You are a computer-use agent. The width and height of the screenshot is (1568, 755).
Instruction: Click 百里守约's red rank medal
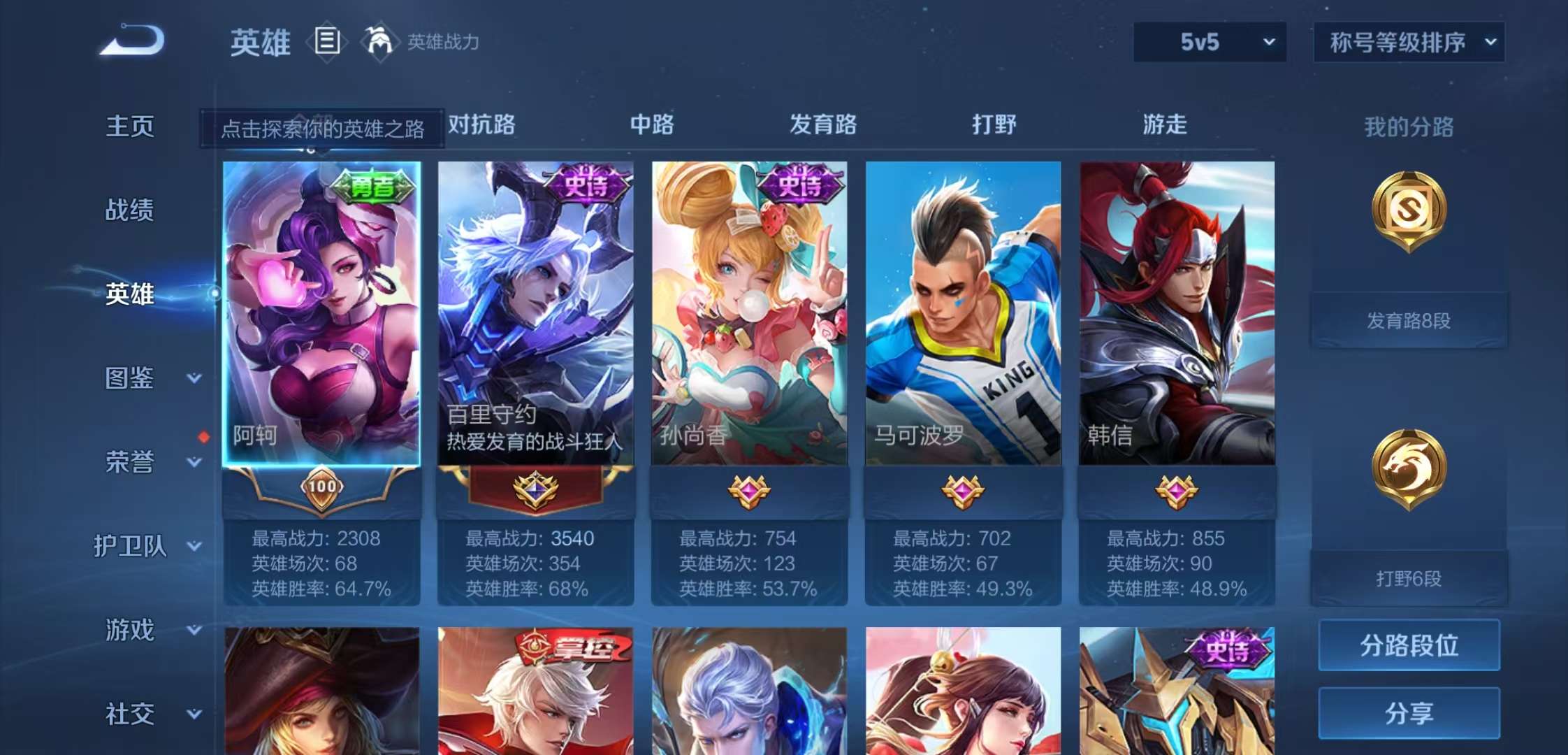(x=537, y=491)
